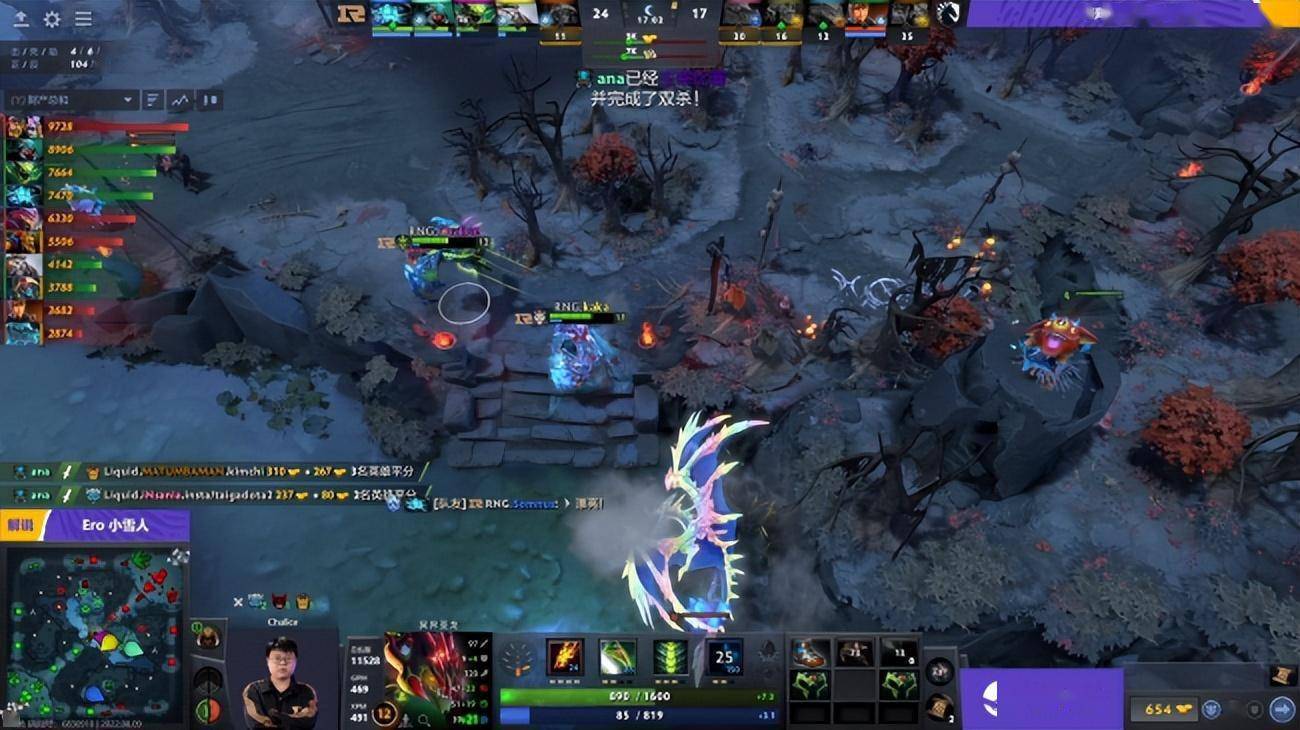Viewport: 1300px width, 730px height.
Task: Toggle the camera follow arrow button bottom-right
Action: pos(1281,707)
